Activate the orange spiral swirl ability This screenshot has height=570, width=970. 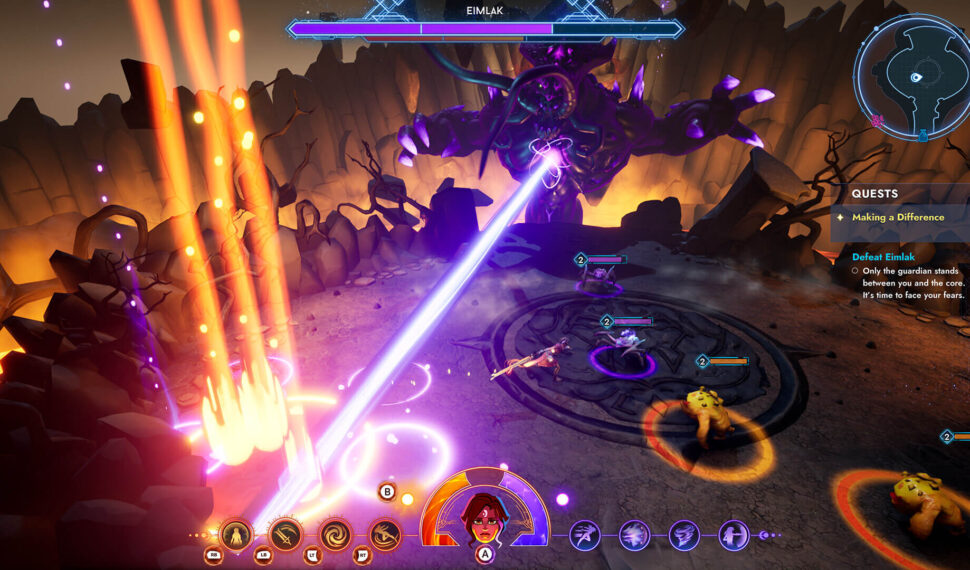point(335,535)
